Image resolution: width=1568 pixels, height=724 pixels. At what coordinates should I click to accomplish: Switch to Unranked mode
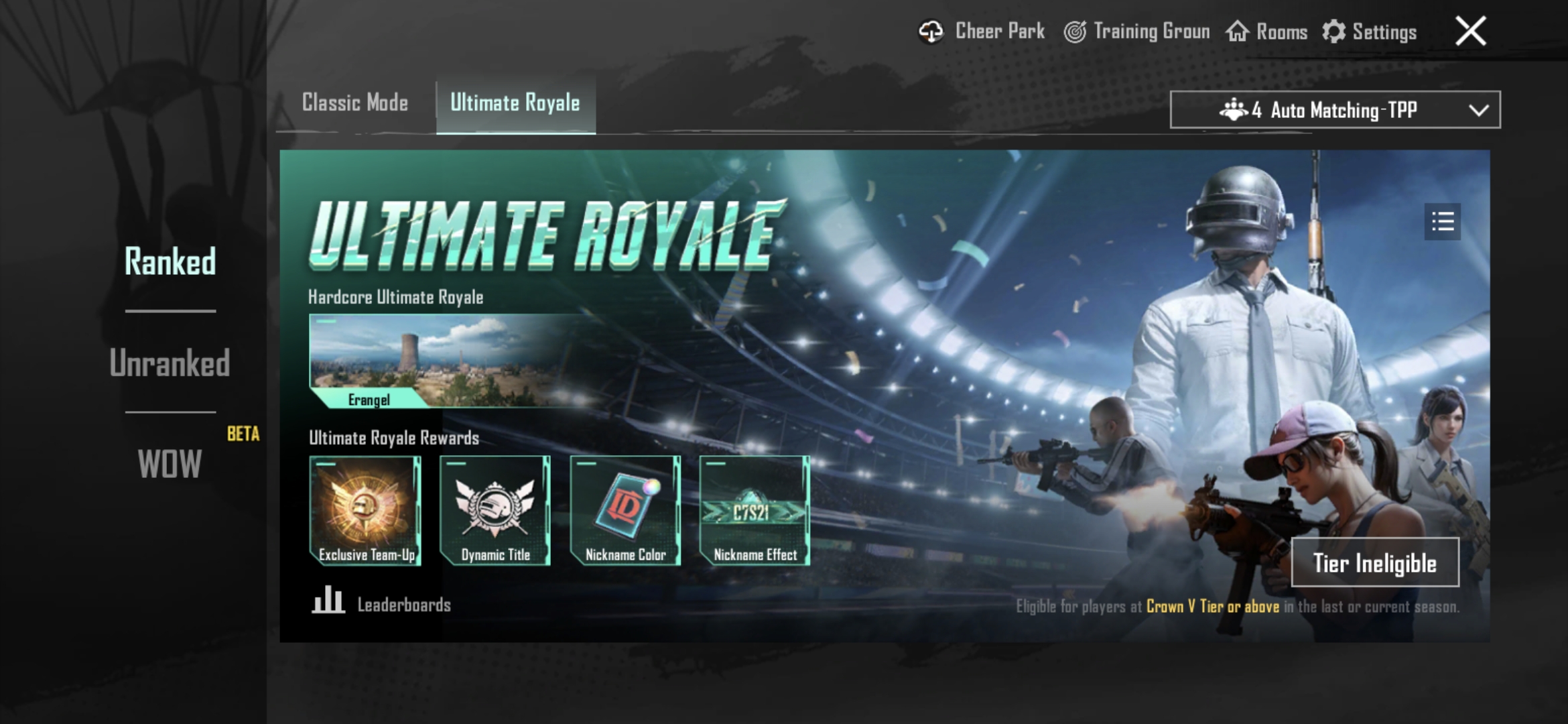[x=171, y=364]
